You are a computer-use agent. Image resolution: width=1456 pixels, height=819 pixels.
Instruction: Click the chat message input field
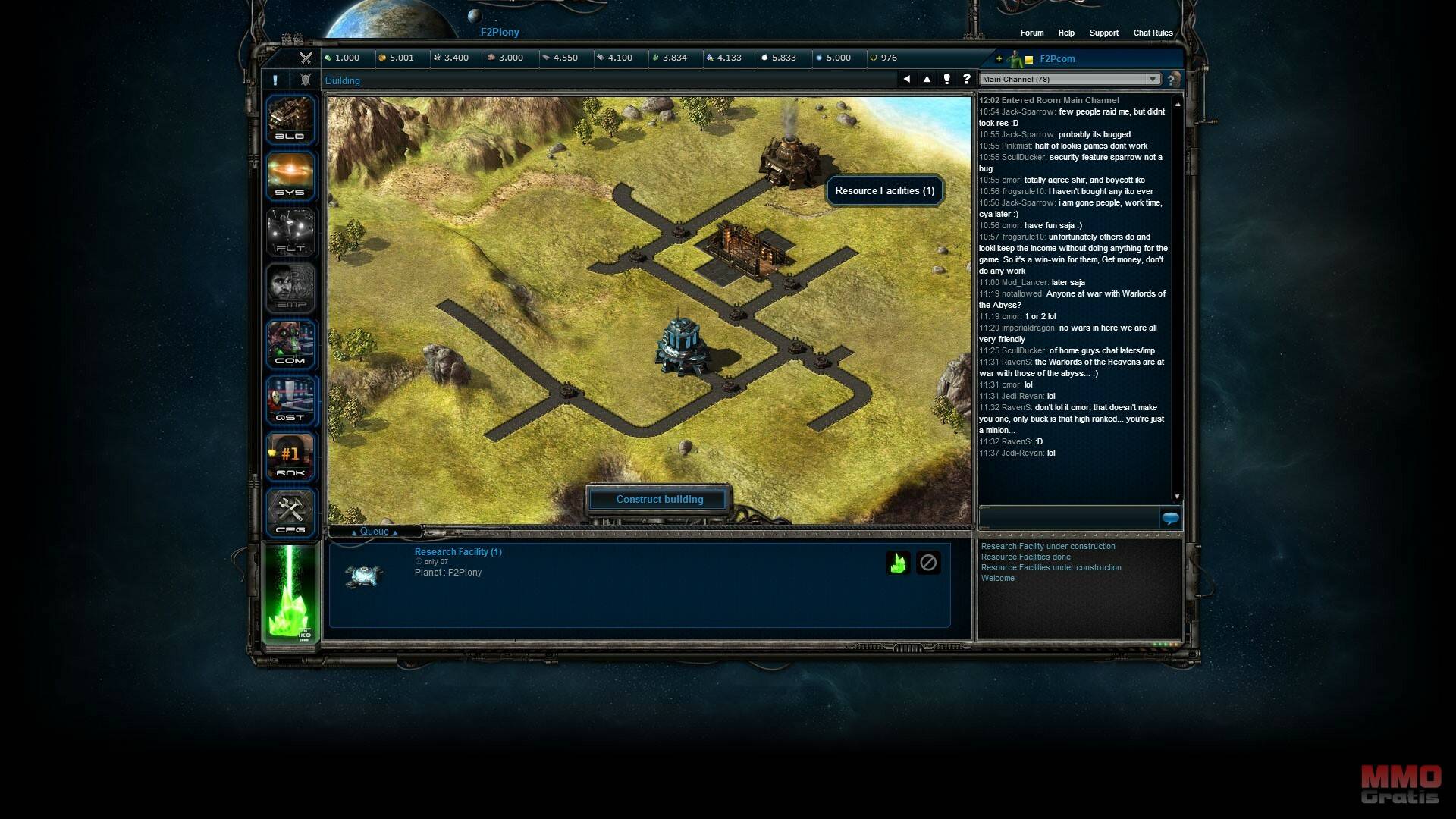[x=1068, y=518]
